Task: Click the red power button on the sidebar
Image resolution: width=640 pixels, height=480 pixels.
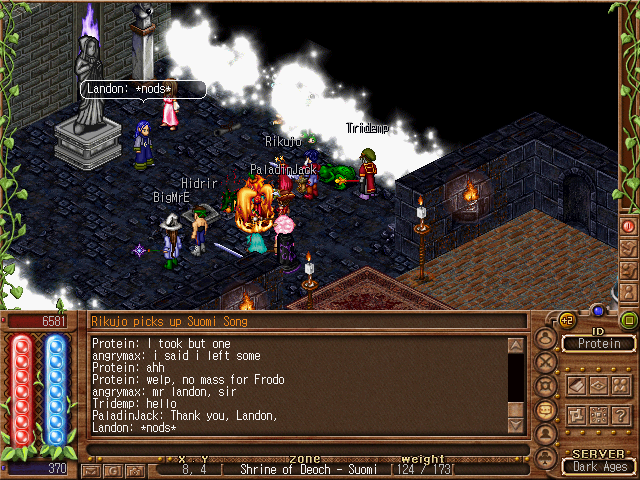Action: click(629, 226)
